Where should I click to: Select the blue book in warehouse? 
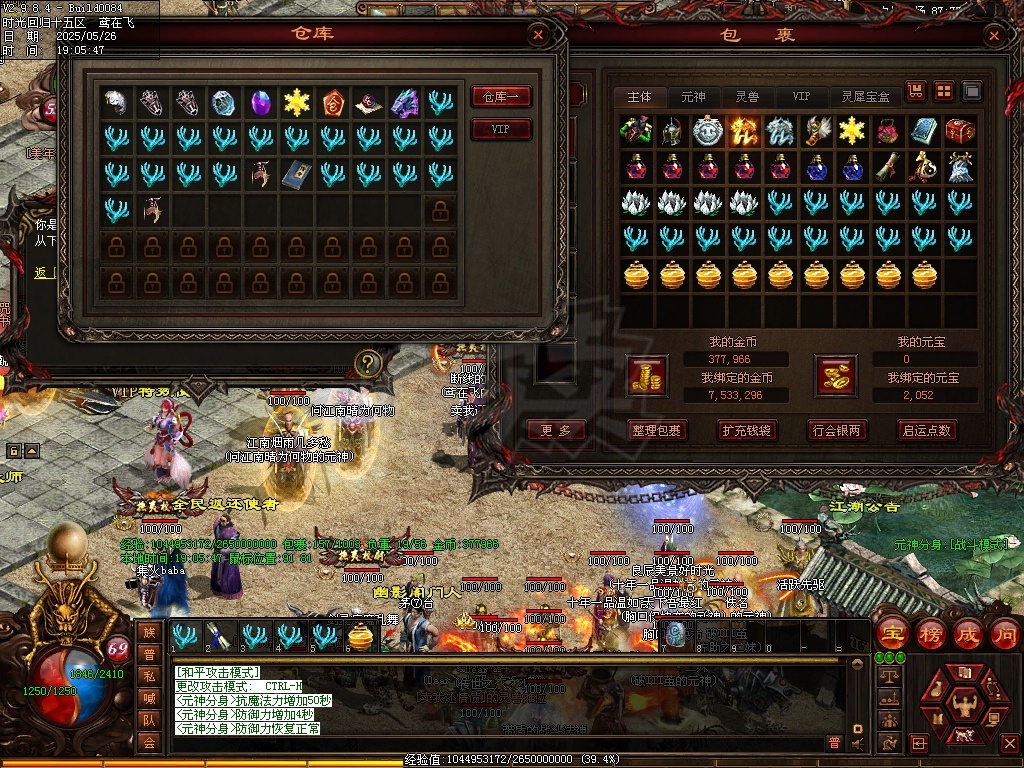296,174
